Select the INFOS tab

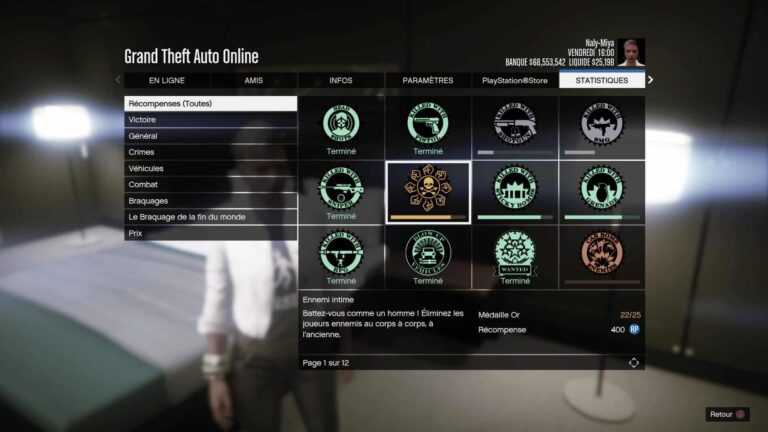tap(340, 80)
